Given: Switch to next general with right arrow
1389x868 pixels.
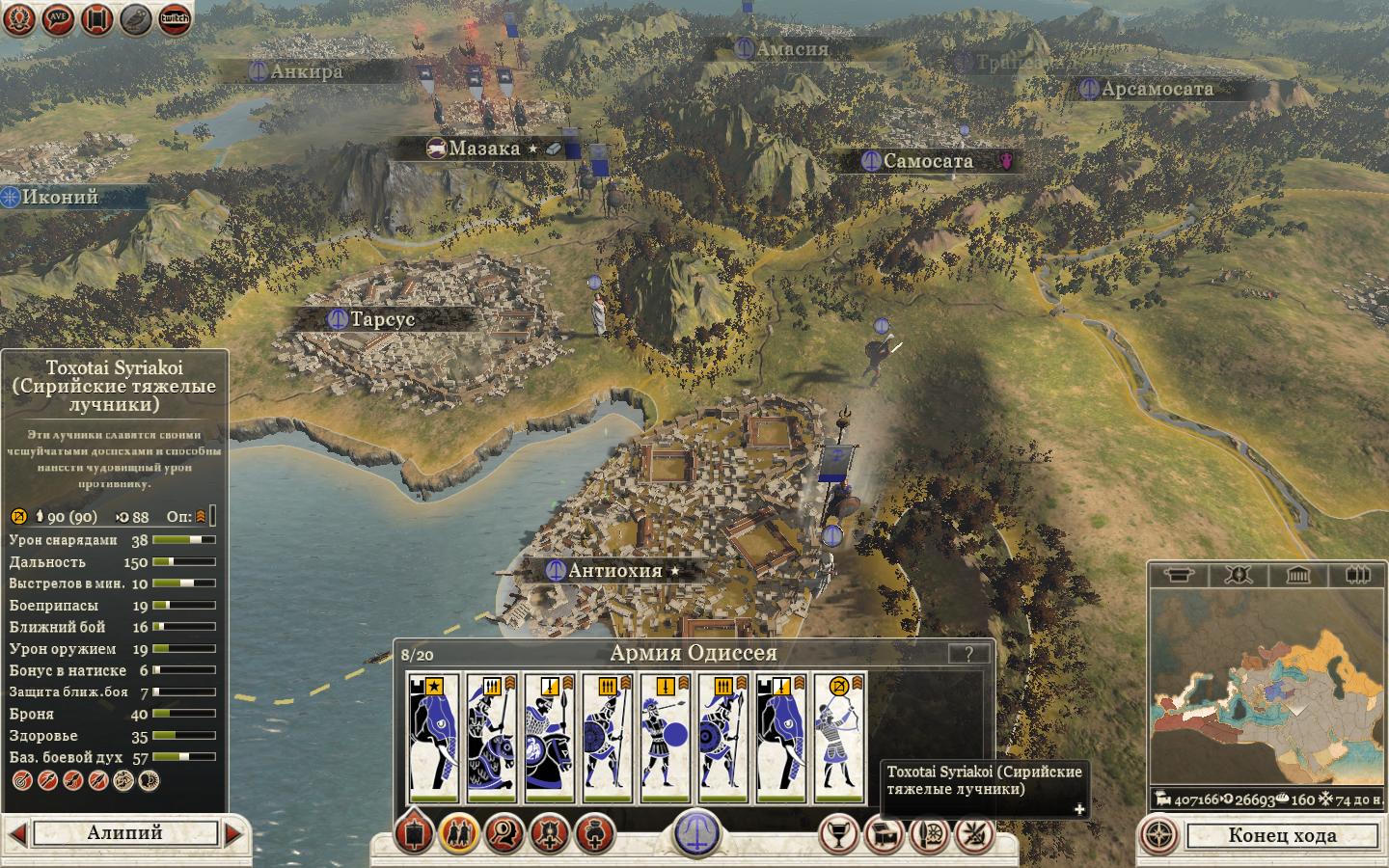Looking at the screenshot, I should pos(234,832).
